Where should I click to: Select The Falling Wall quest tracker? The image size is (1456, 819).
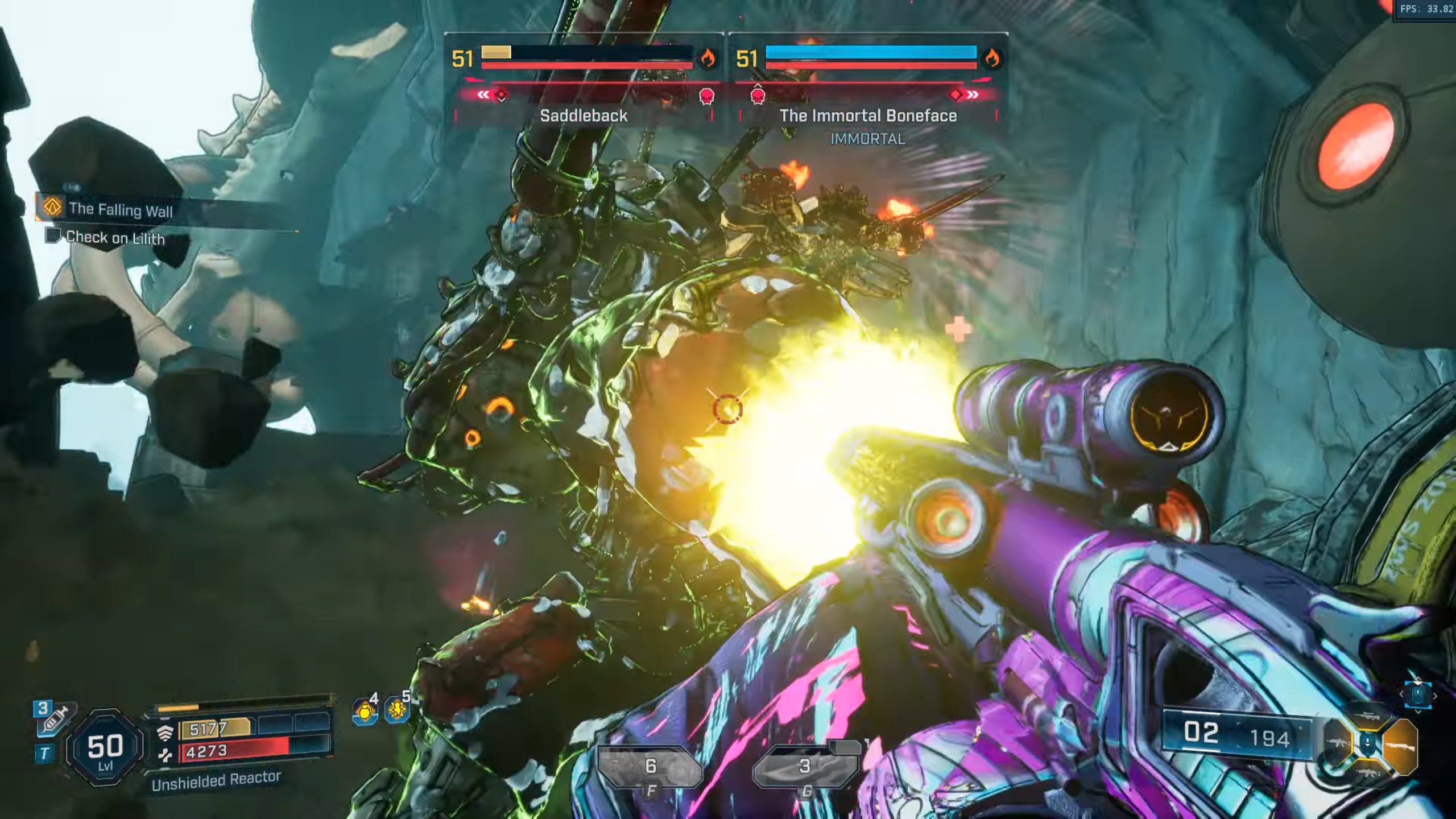[121, 210]
